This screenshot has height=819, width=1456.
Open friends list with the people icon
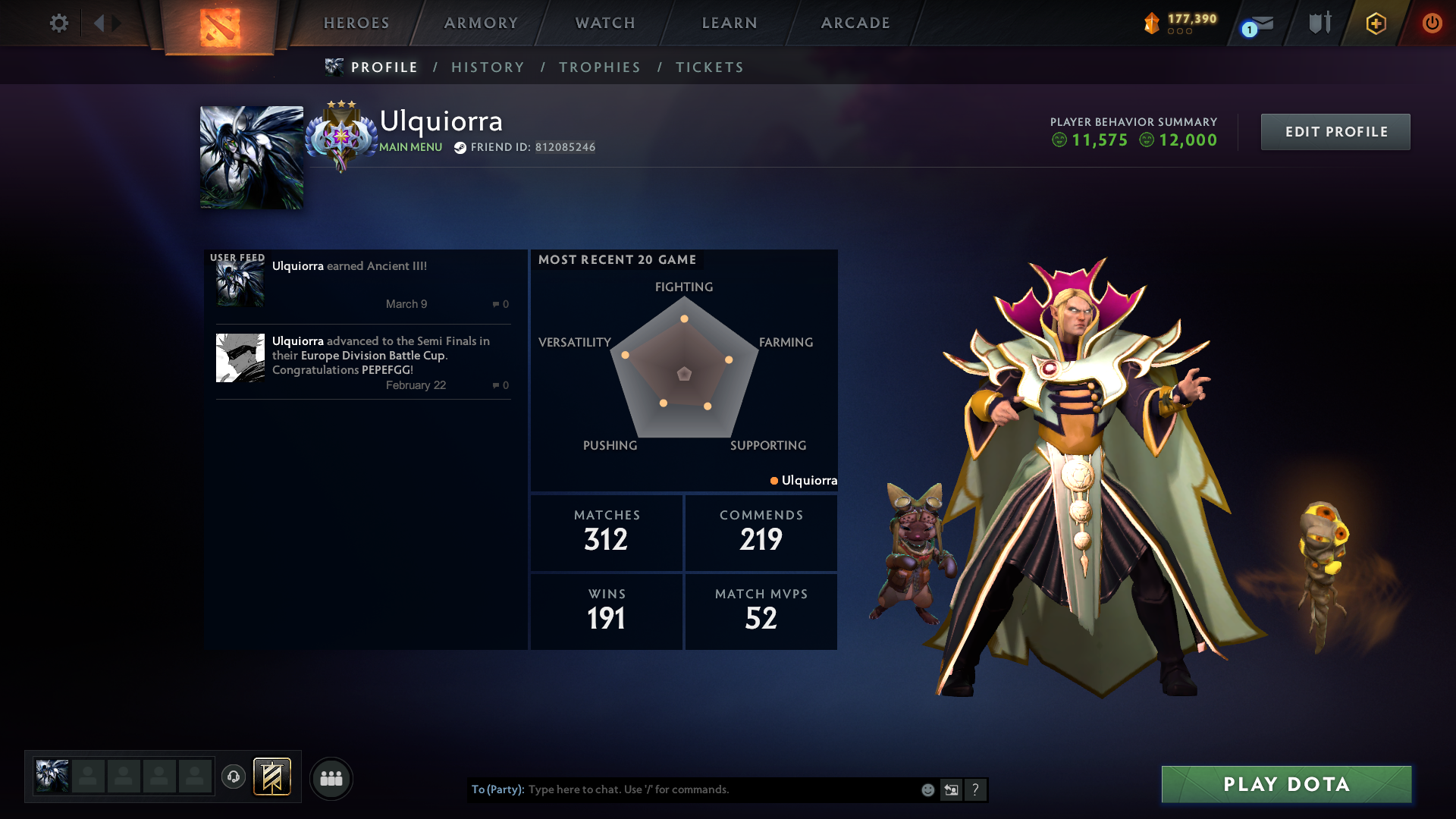coord(331,778)
